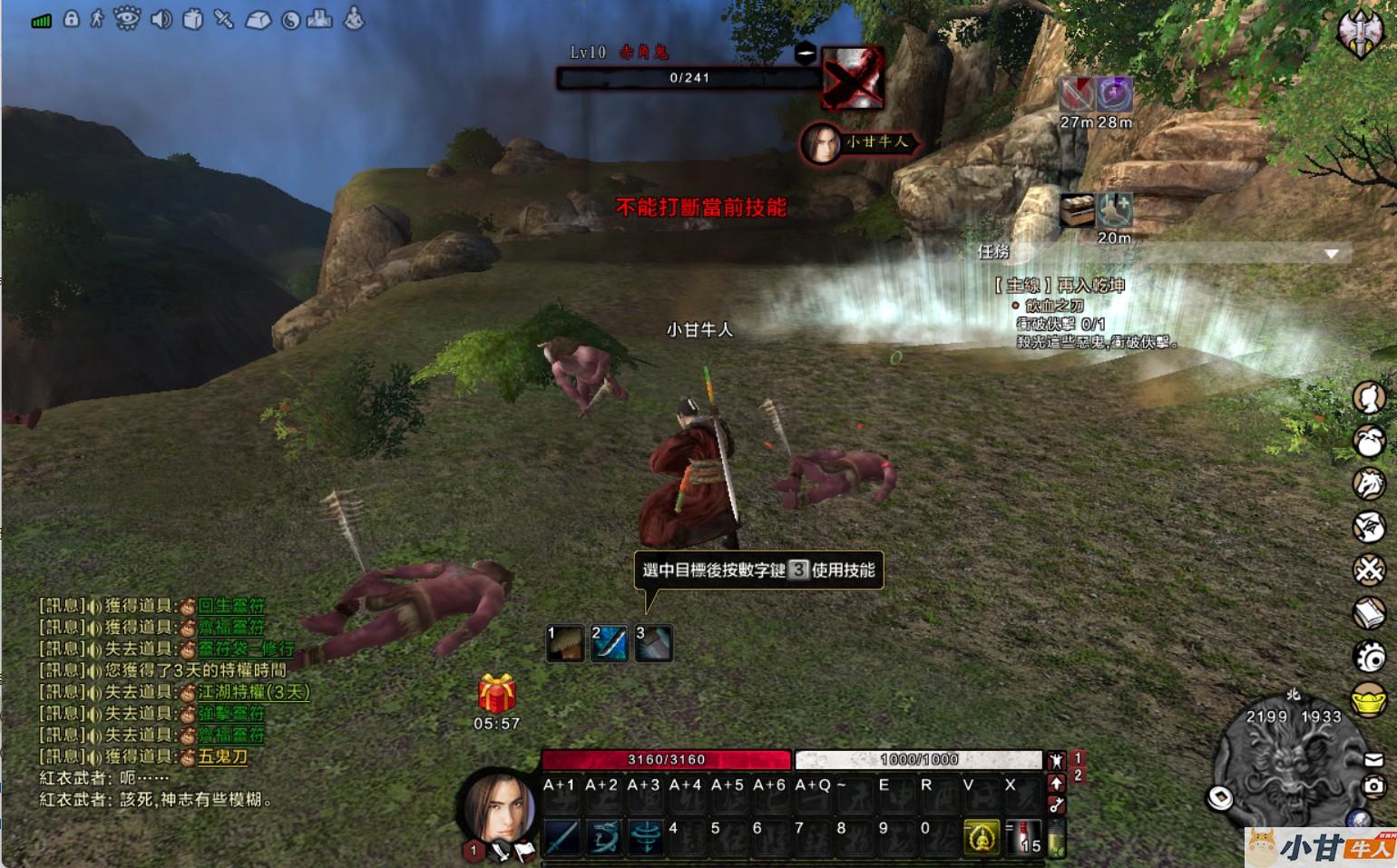Open the gold ingot shop icon
Viewport: 1397px width, 868px height.
[1368, 700]
